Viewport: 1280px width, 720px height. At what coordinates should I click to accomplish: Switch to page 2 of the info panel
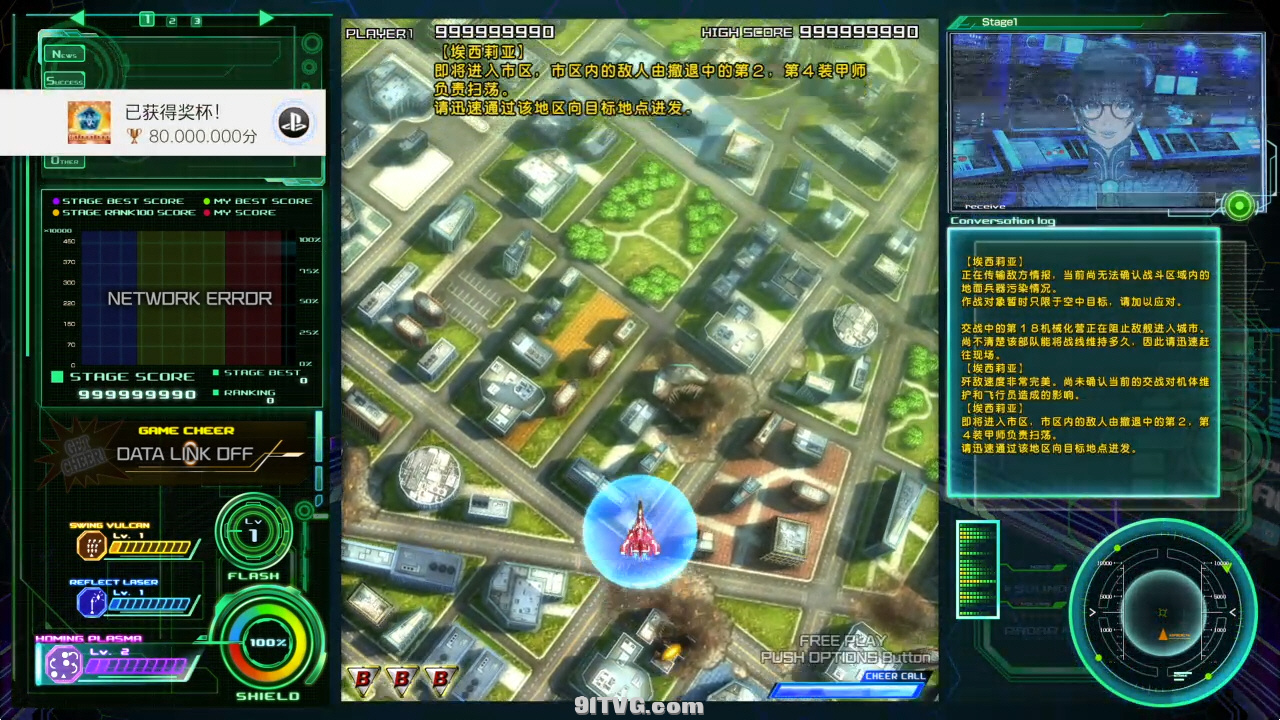[x=172, y=20]
